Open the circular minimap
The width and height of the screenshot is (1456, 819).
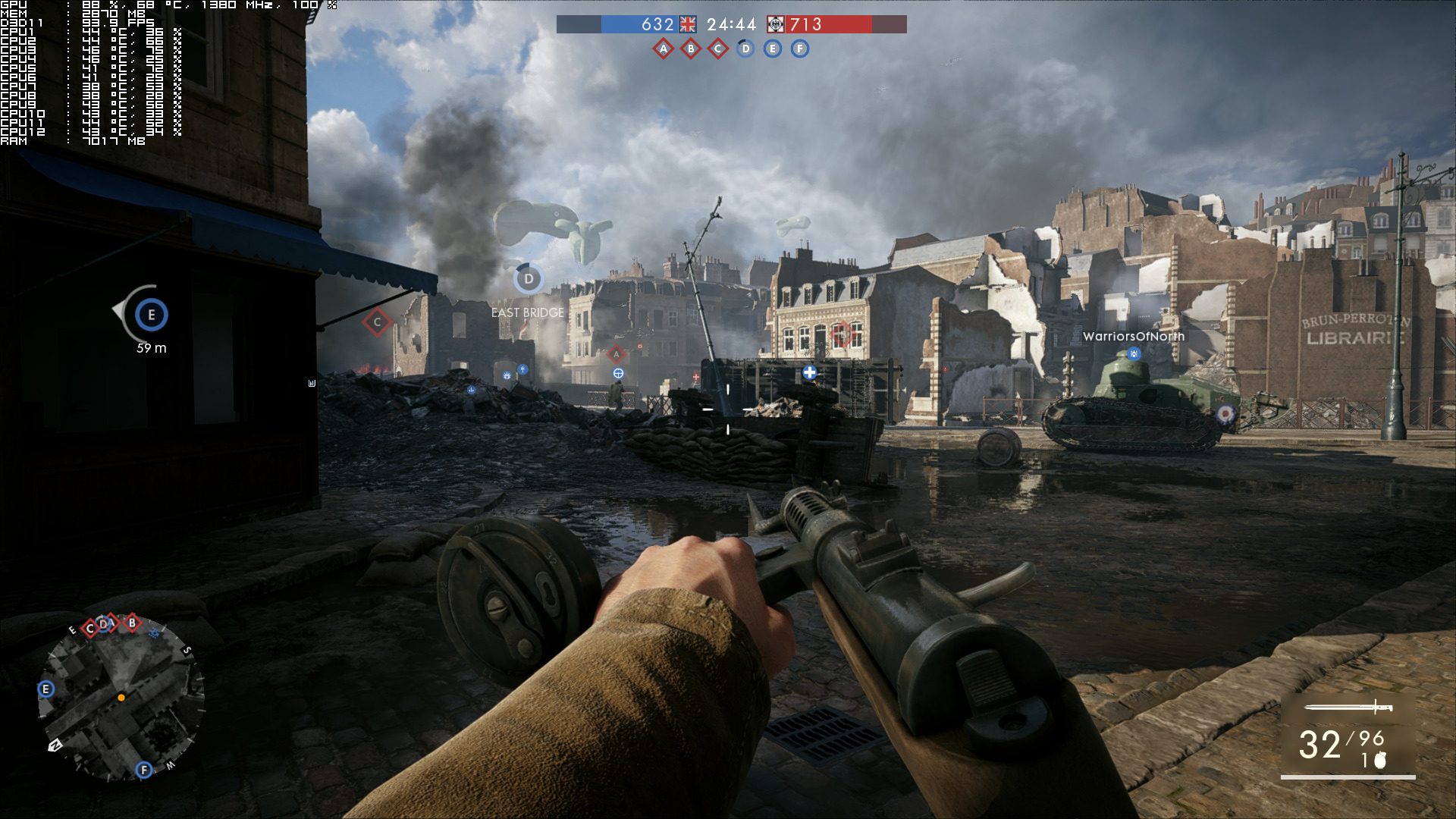[121, 698]
